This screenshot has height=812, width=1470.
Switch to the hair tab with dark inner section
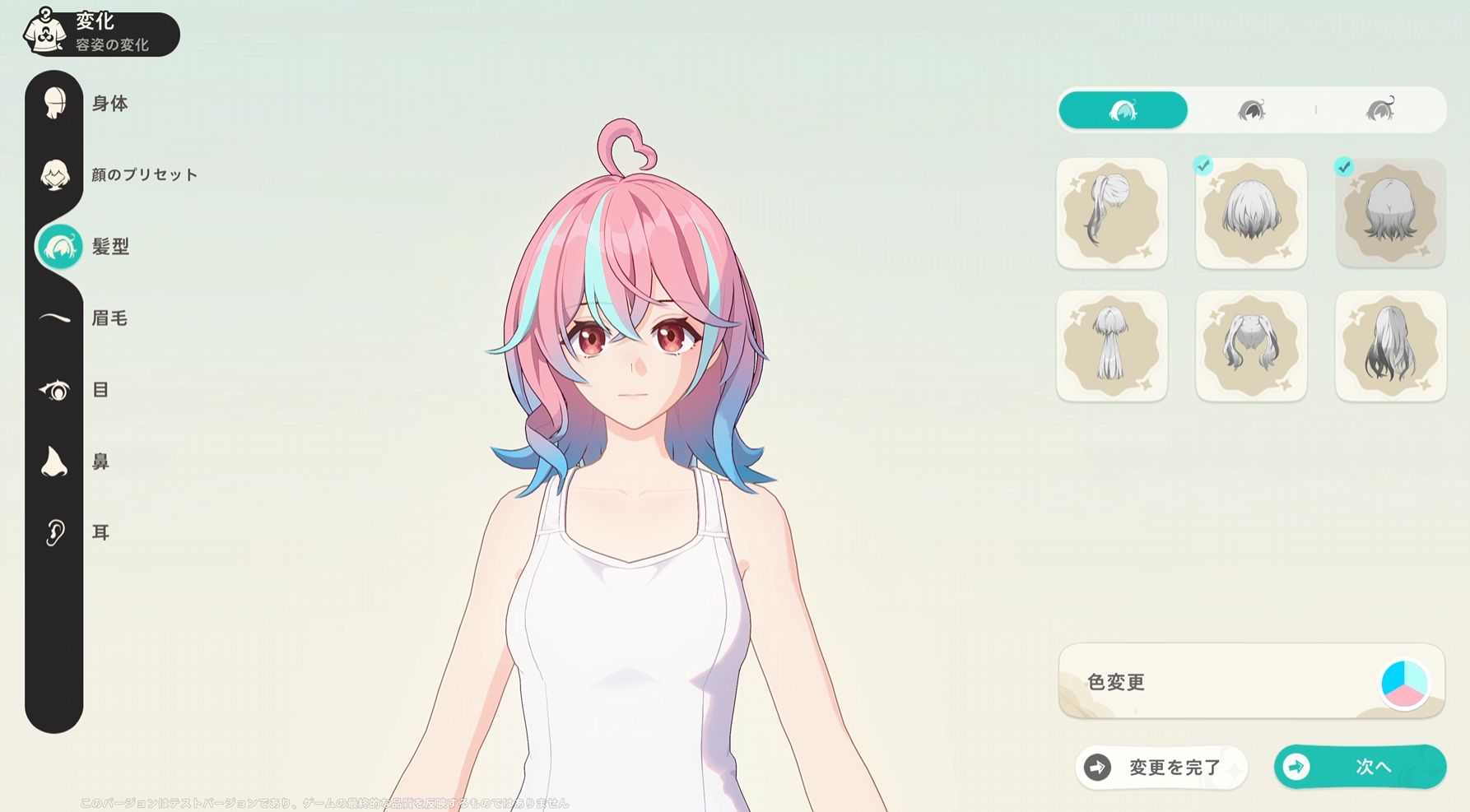pos(1251,110)
